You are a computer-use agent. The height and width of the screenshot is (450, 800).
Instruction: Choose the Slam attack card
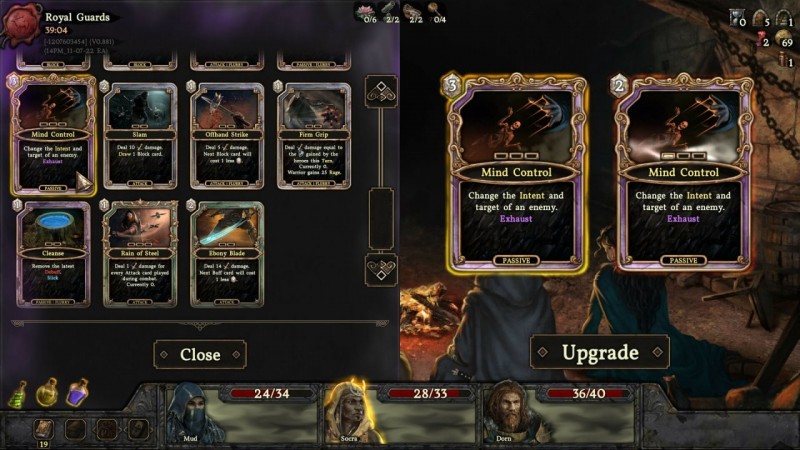[x=141, y=137]
